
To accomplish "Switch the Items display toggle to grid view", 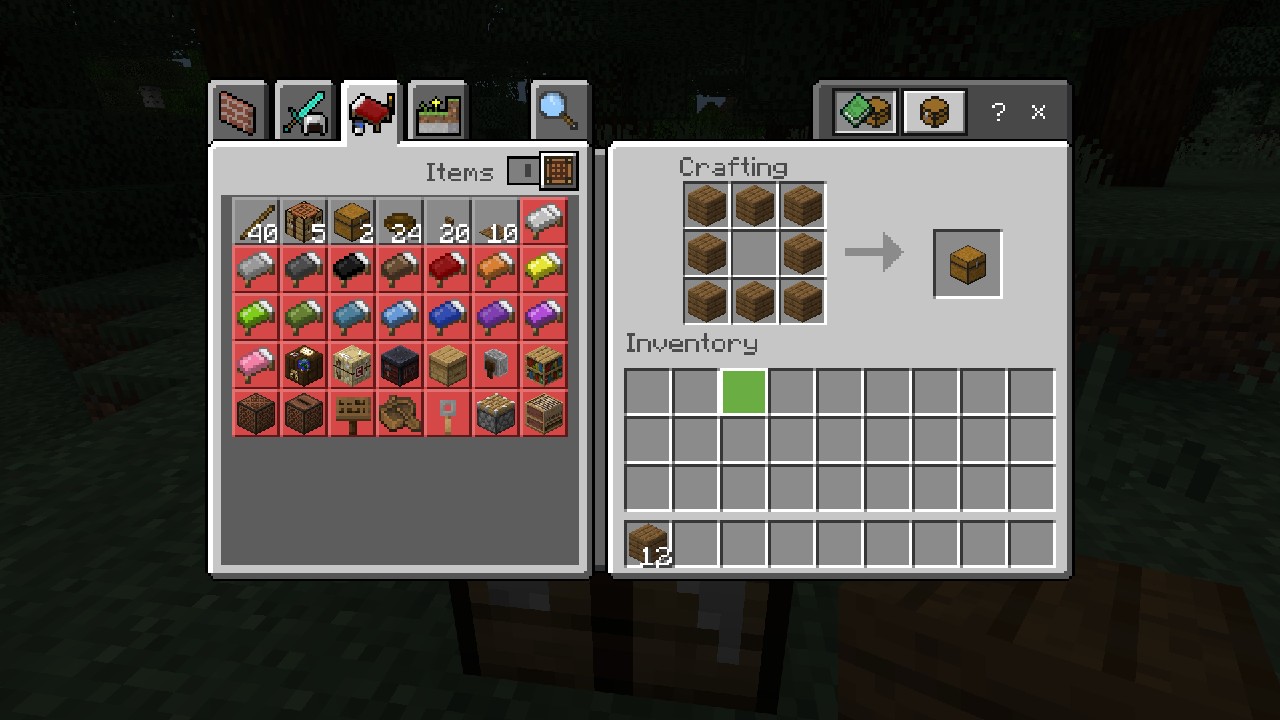I will pyautogui.click(x=558, y=171).
